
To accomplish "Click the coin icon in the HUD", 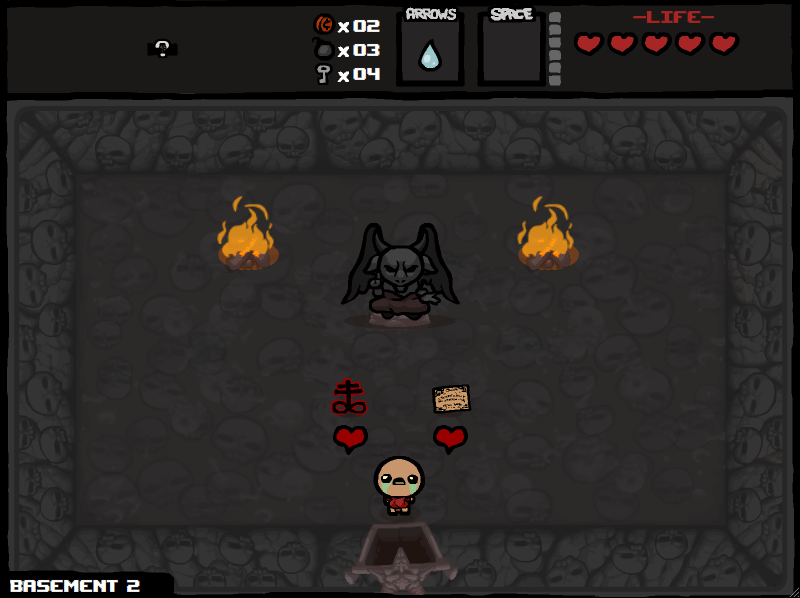I will (323, 25).
